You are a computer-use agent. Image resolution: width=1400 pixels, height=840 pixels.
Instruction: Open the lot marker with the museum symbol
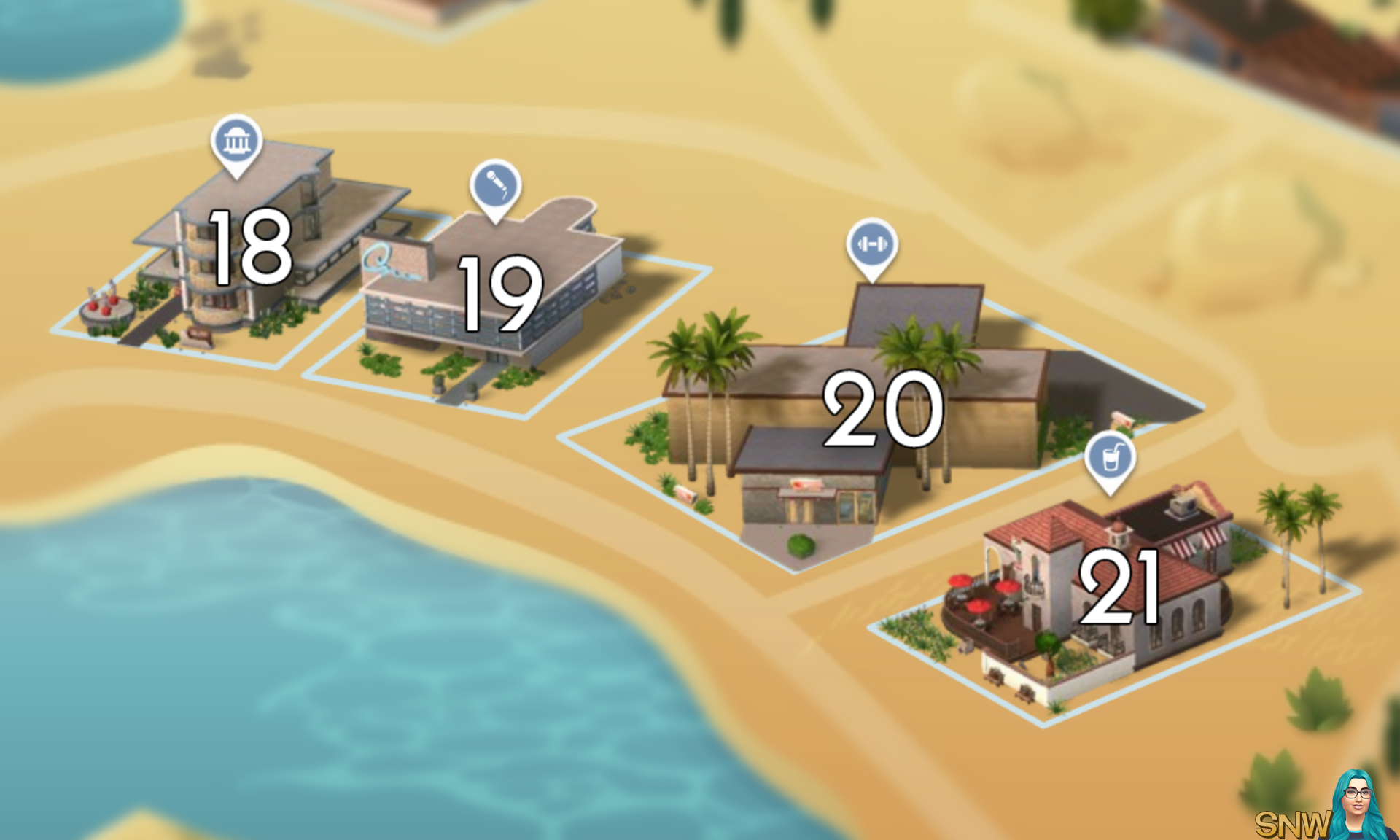(235, 141)
